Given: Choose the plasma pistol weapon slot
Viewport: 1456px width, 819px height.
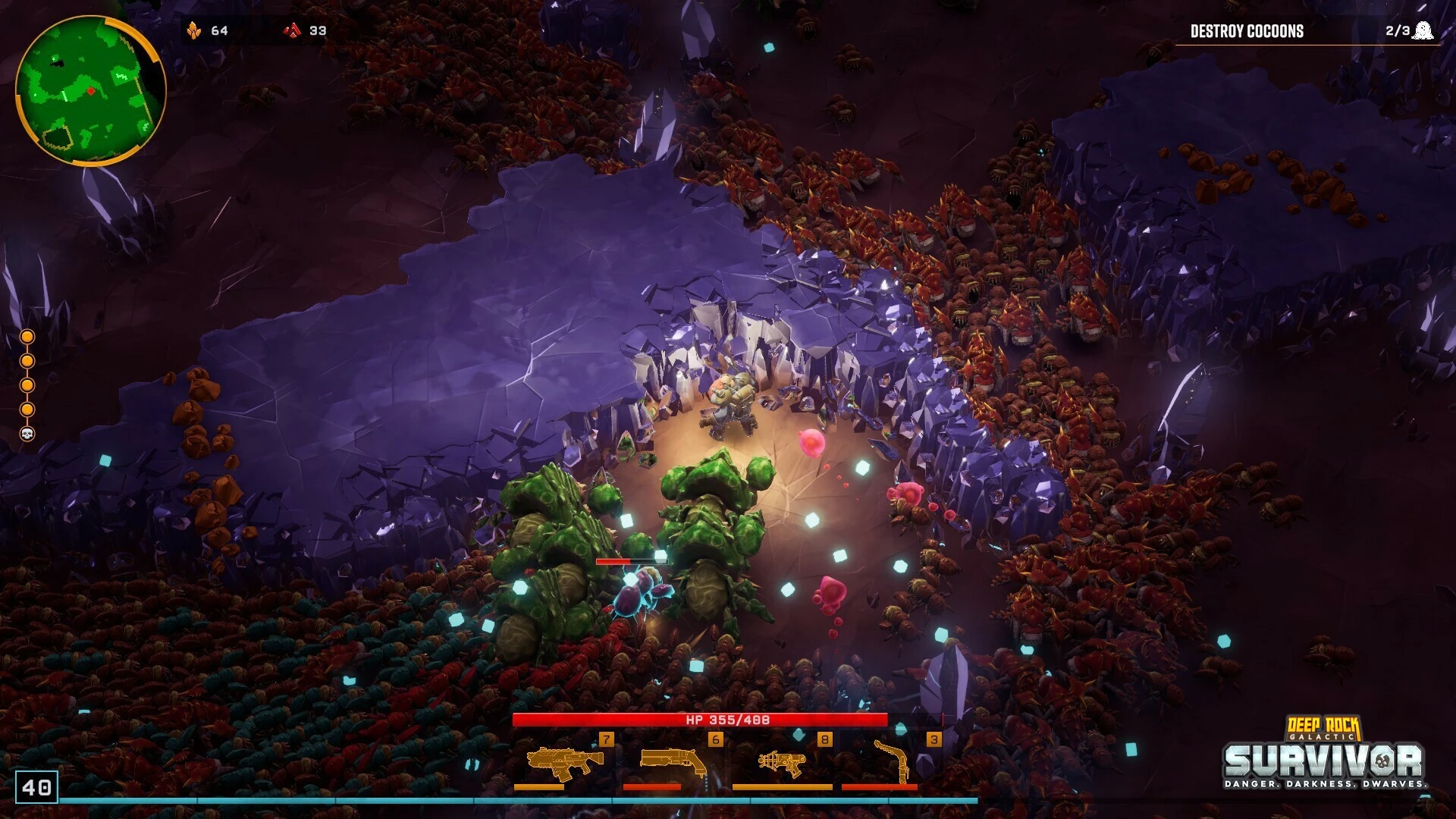Looking at the screenshot, I should 782,761.
